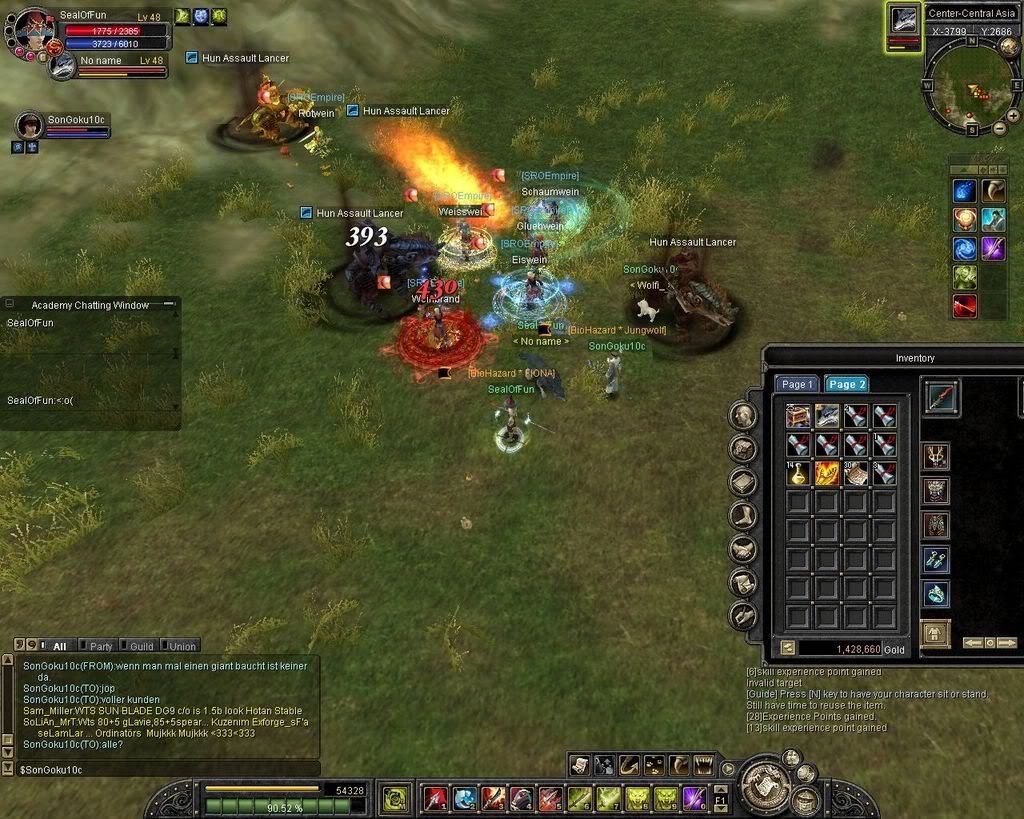Switch to the Guild chat tab
The image size is (1024, 819).
pyautogui.click(x=141, y=646)
